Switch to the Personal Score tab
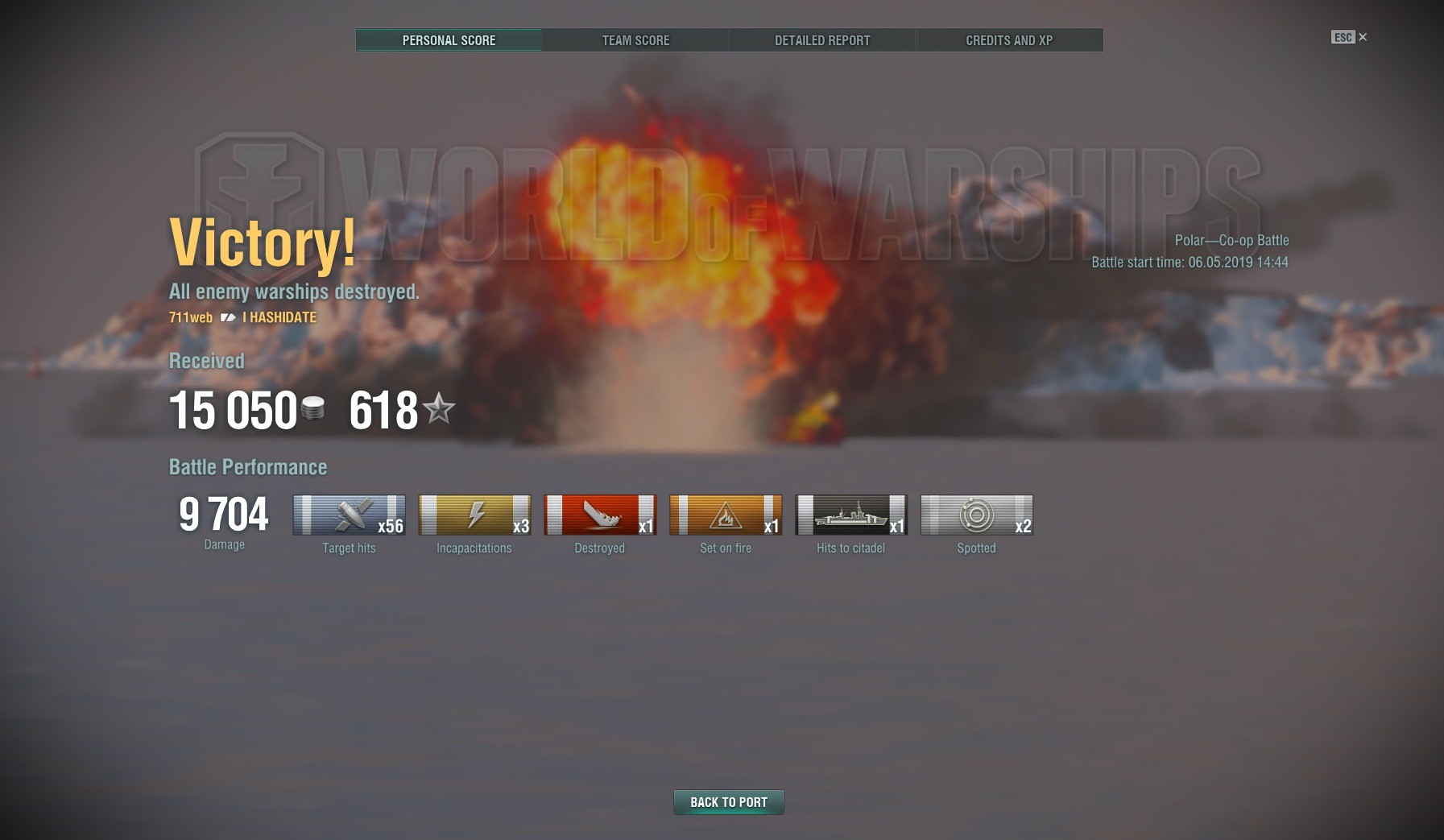Viewport: 1444px width, 840px height. pos(449,40)
